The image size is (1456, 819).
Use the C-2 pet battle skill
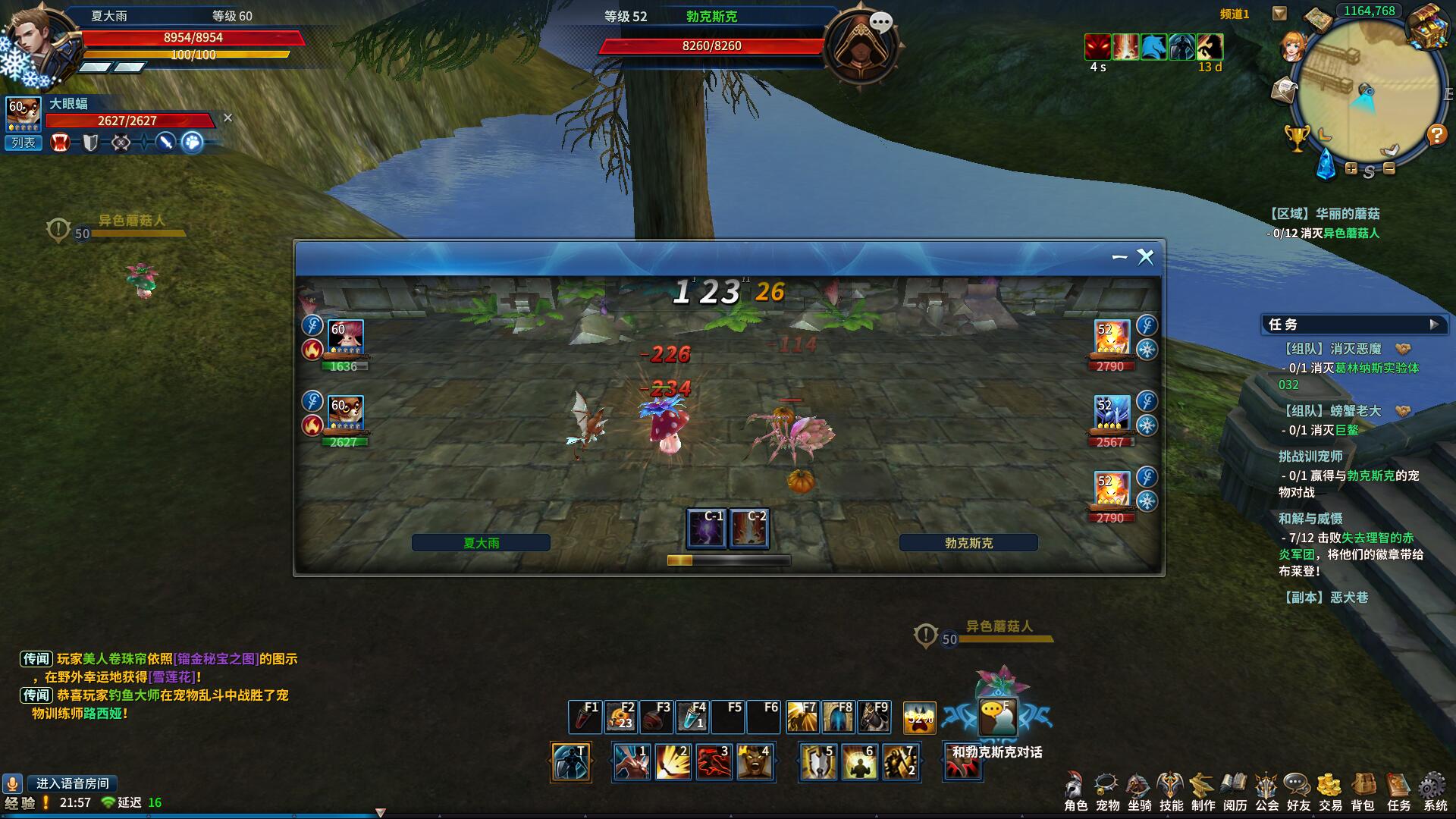[749, 528]
